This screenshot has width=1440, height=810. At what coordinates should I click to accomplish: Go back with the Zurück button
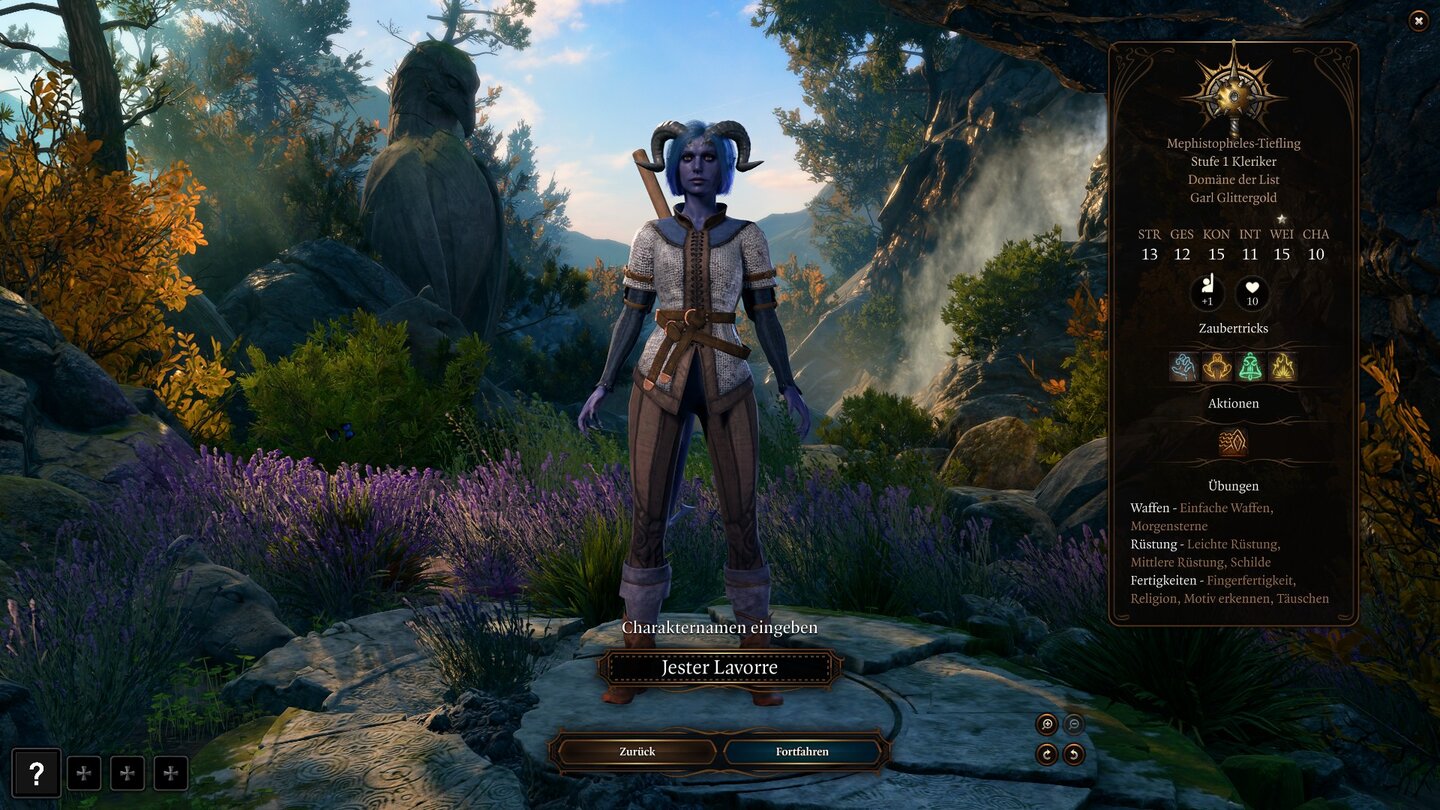(x=637, y=751)
